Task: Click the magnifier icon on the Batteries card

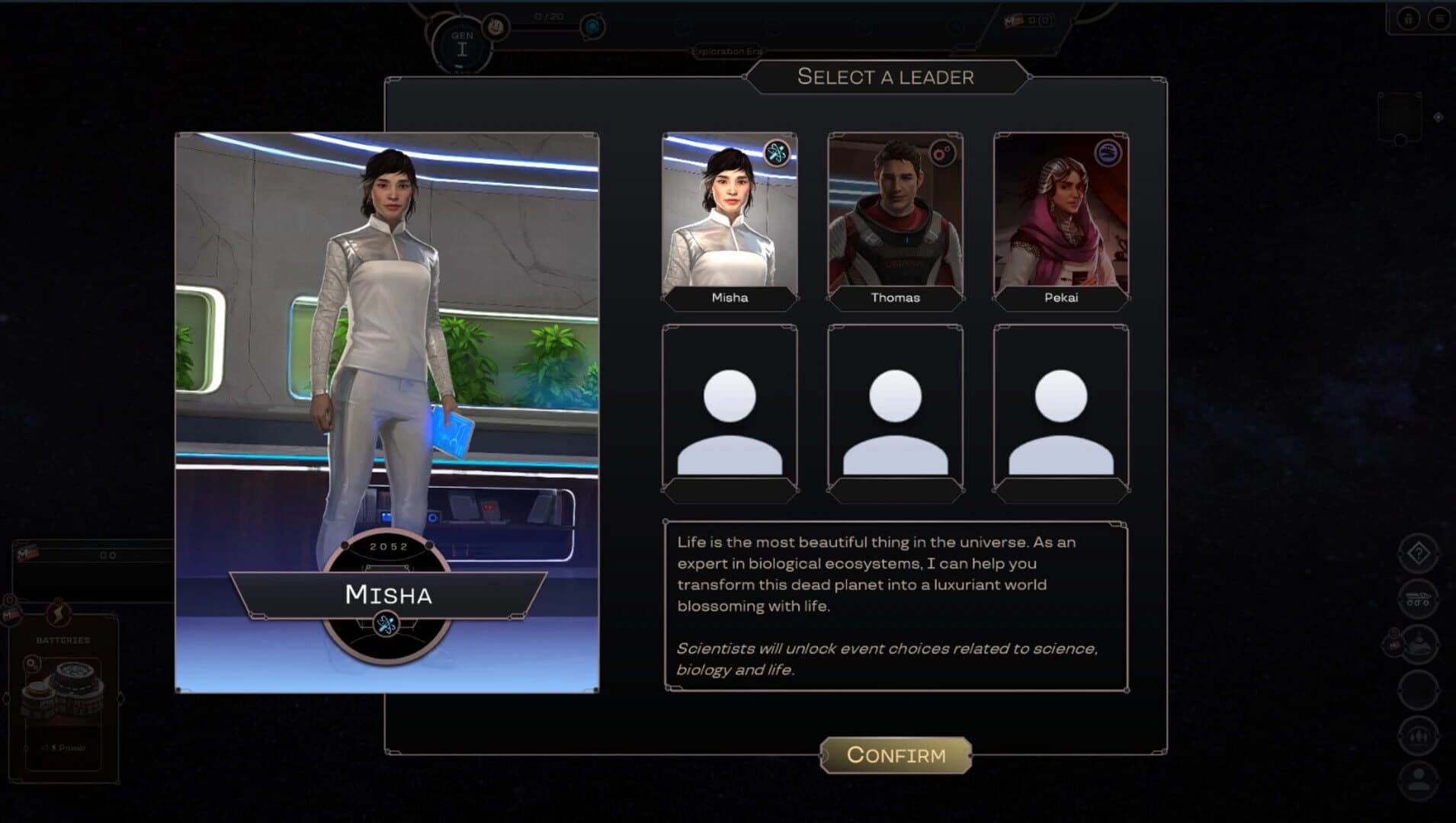Action: [31, 662]
